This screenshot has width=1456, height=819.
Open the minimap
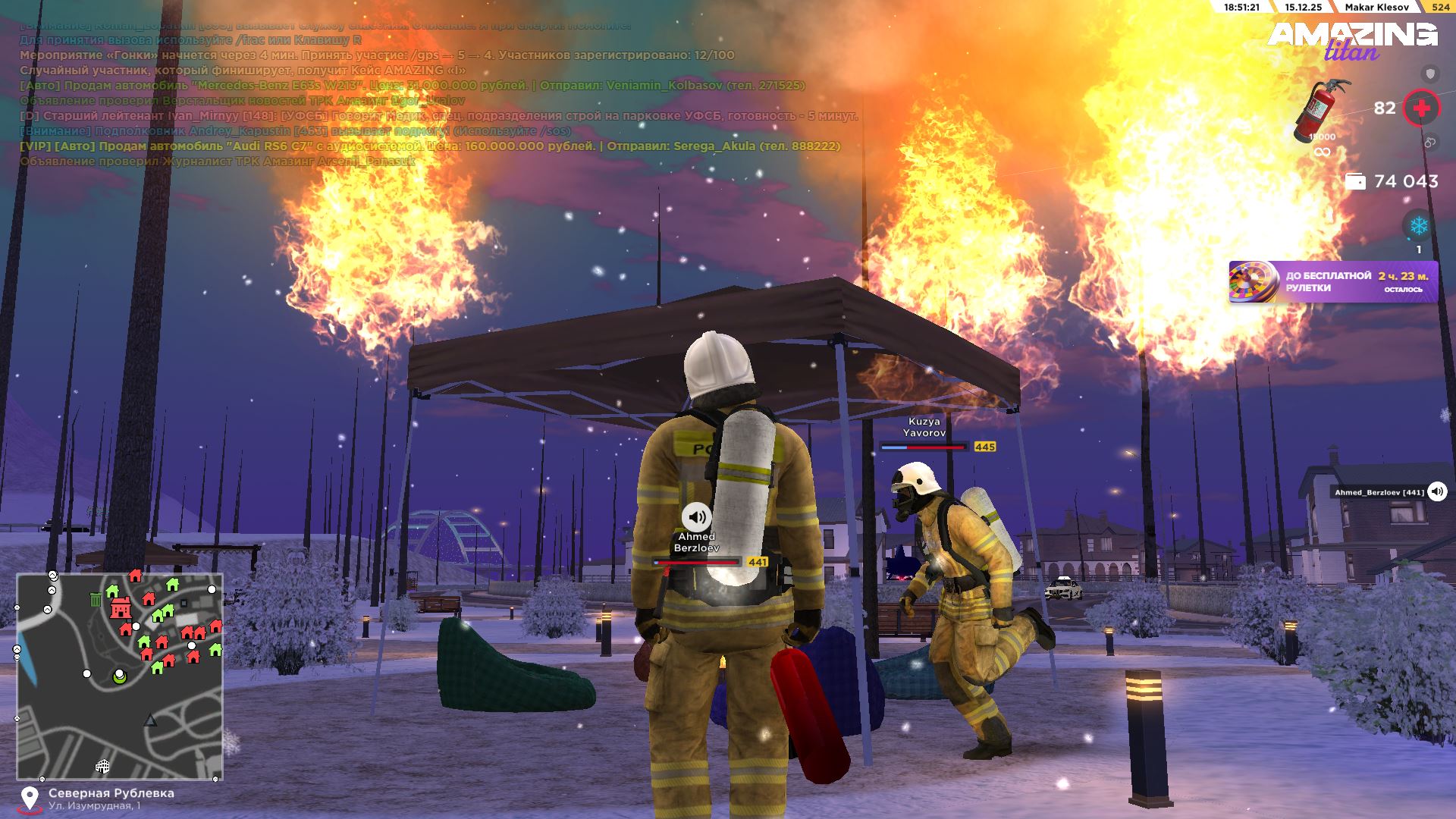120,676
